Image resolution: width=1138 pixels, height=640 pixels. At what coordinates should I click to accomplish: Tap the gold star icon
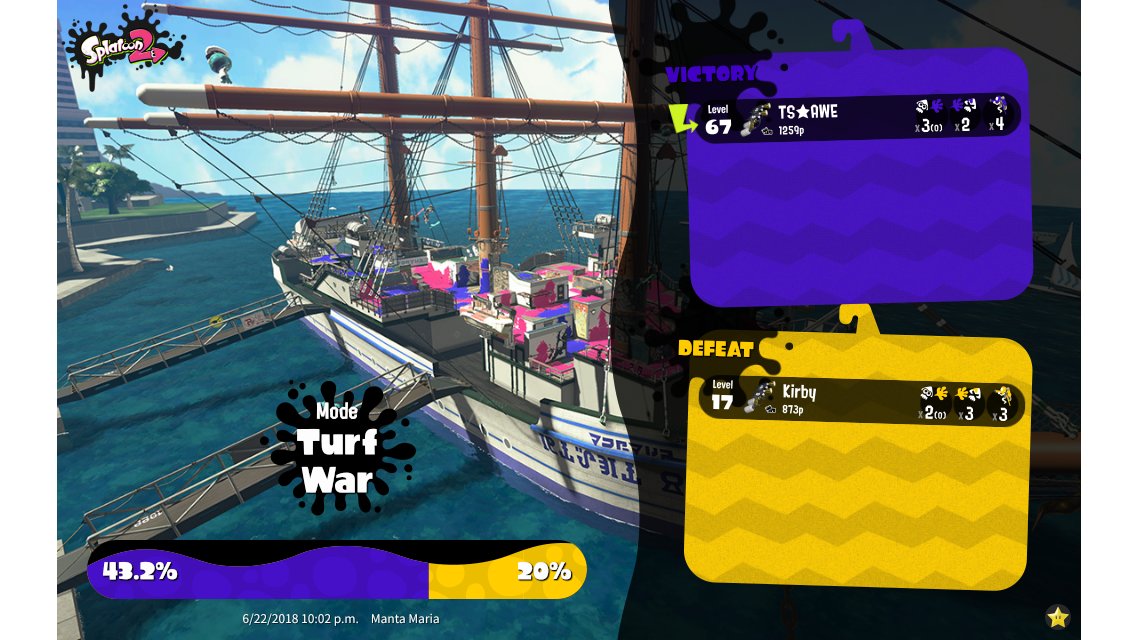[x=1057, y=617]
